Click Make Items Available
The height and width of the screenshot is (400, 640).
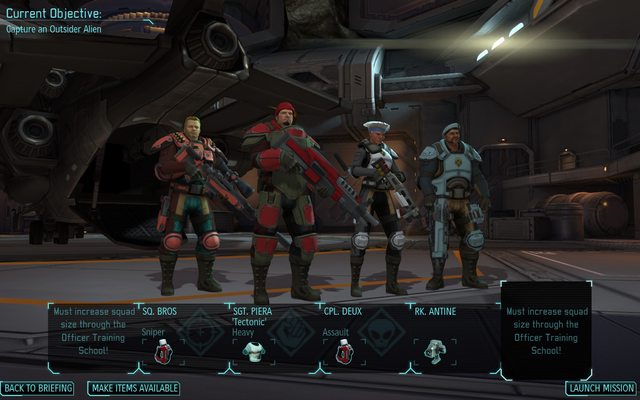(x=135, y=388)
